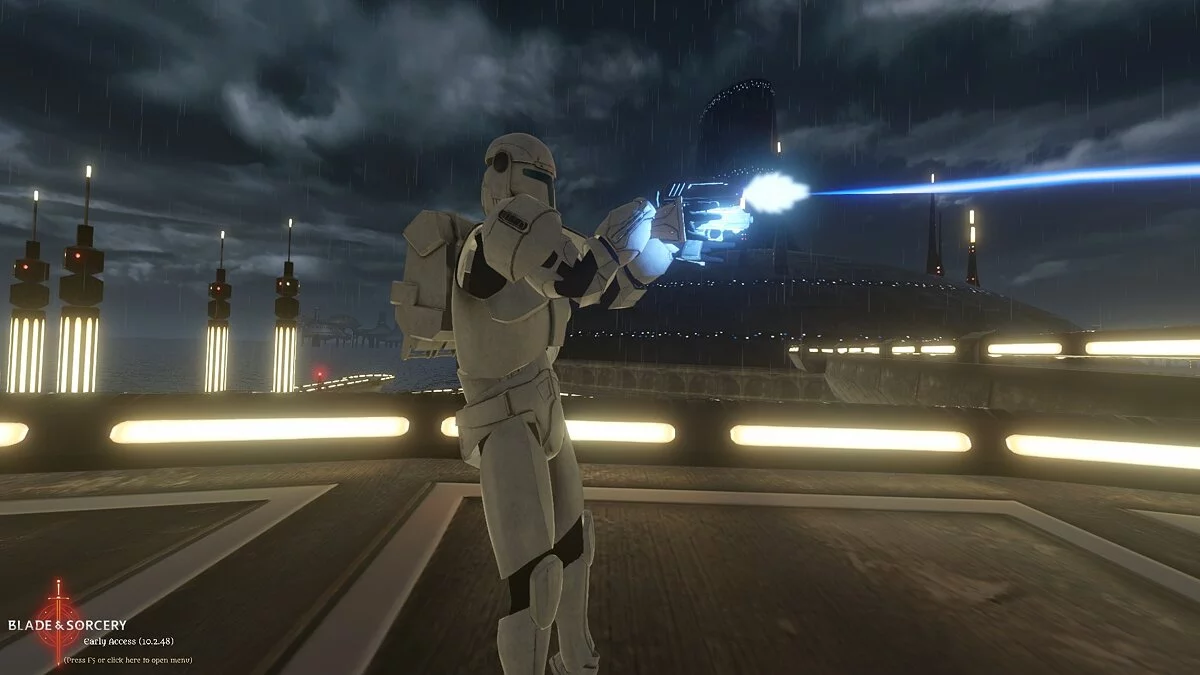Open the menu via the Blade & Sorcery logo

point(59,623)
